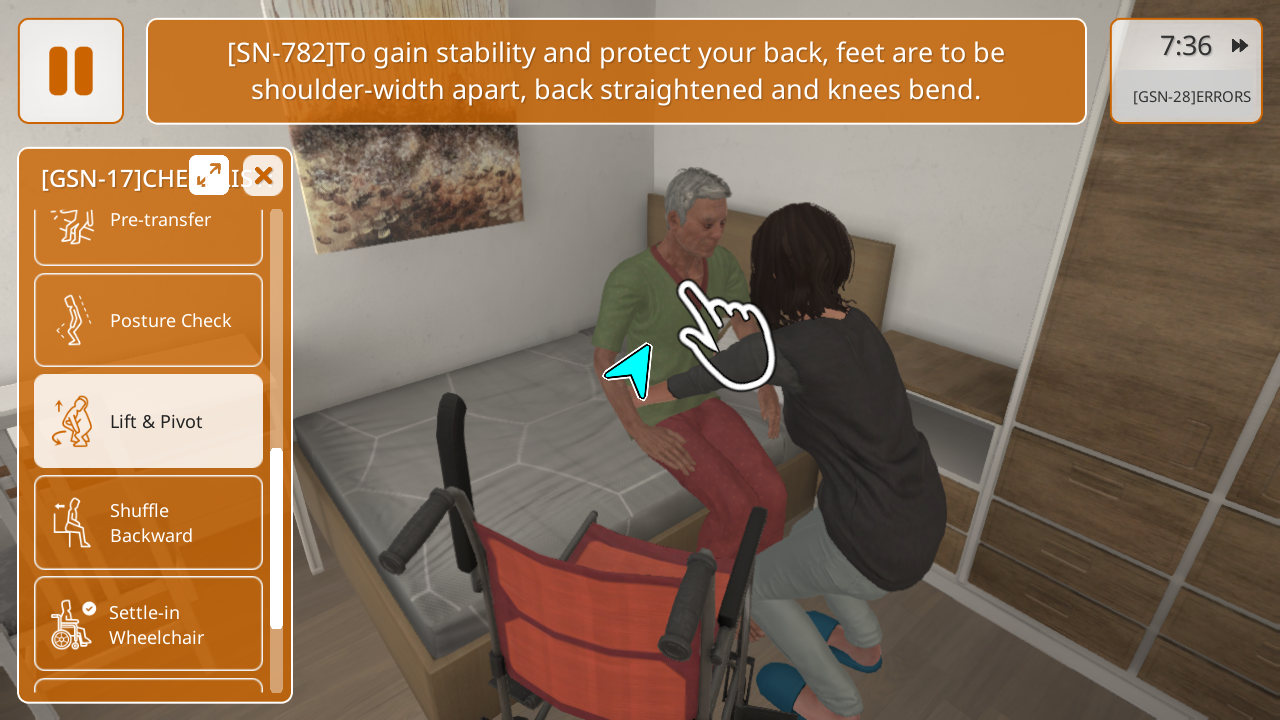Screen dimensions: 1280x720
Task: Click the fast-forward arrows beside the timer
Action: click(x=1239, y=46)
